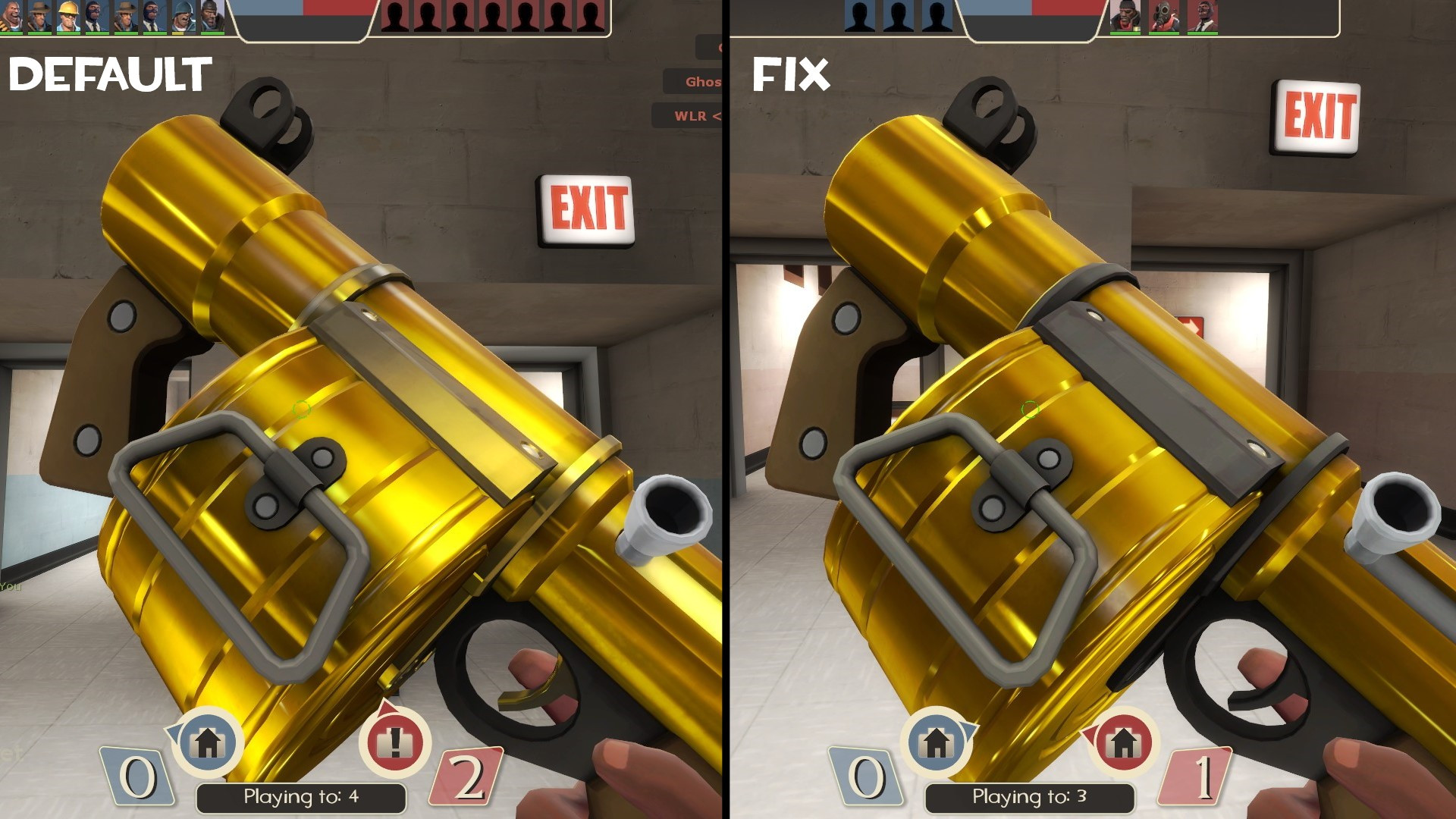Click the yellow health bar under a left-roster avatar
Screen dimensions: 1456x819
click(x=176, y=33)
